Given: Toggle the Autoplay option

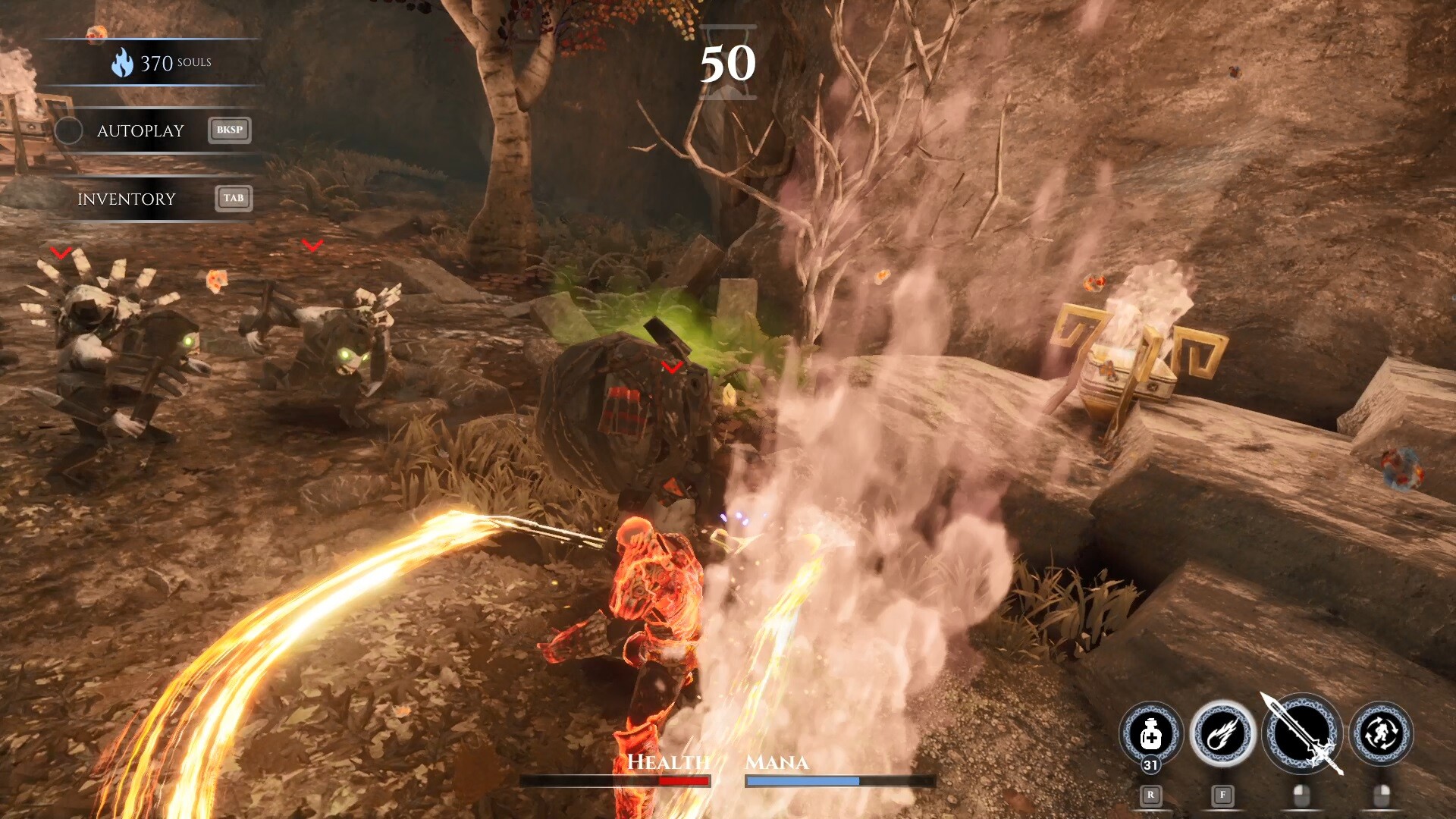Looking at the screenshot, I should [x=69, y=131].
